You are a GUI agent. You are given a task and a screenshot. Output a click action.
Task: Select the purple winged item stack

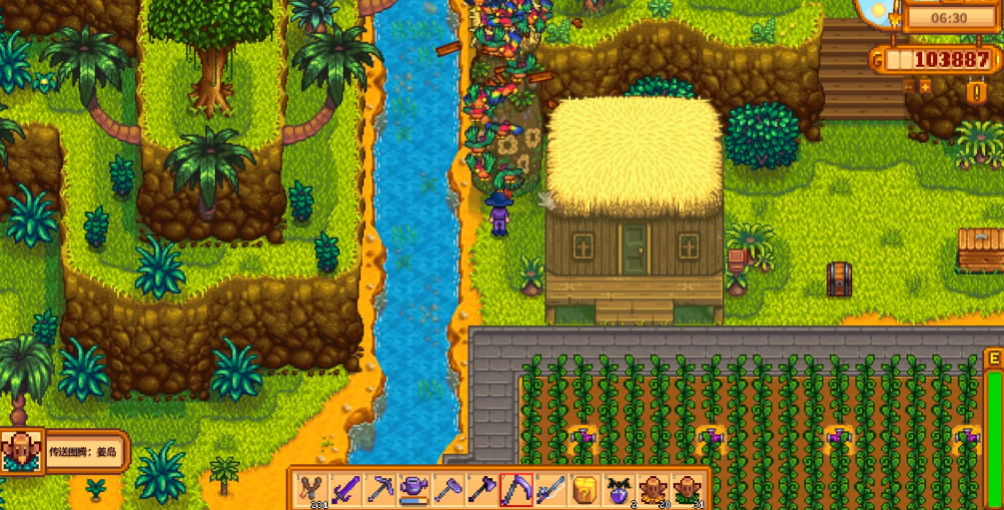[619, 489]
